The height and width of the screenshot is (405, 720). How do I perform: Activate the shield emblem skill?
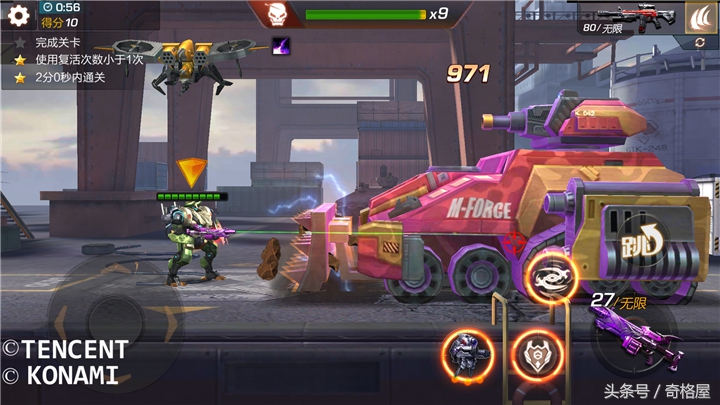536,353
